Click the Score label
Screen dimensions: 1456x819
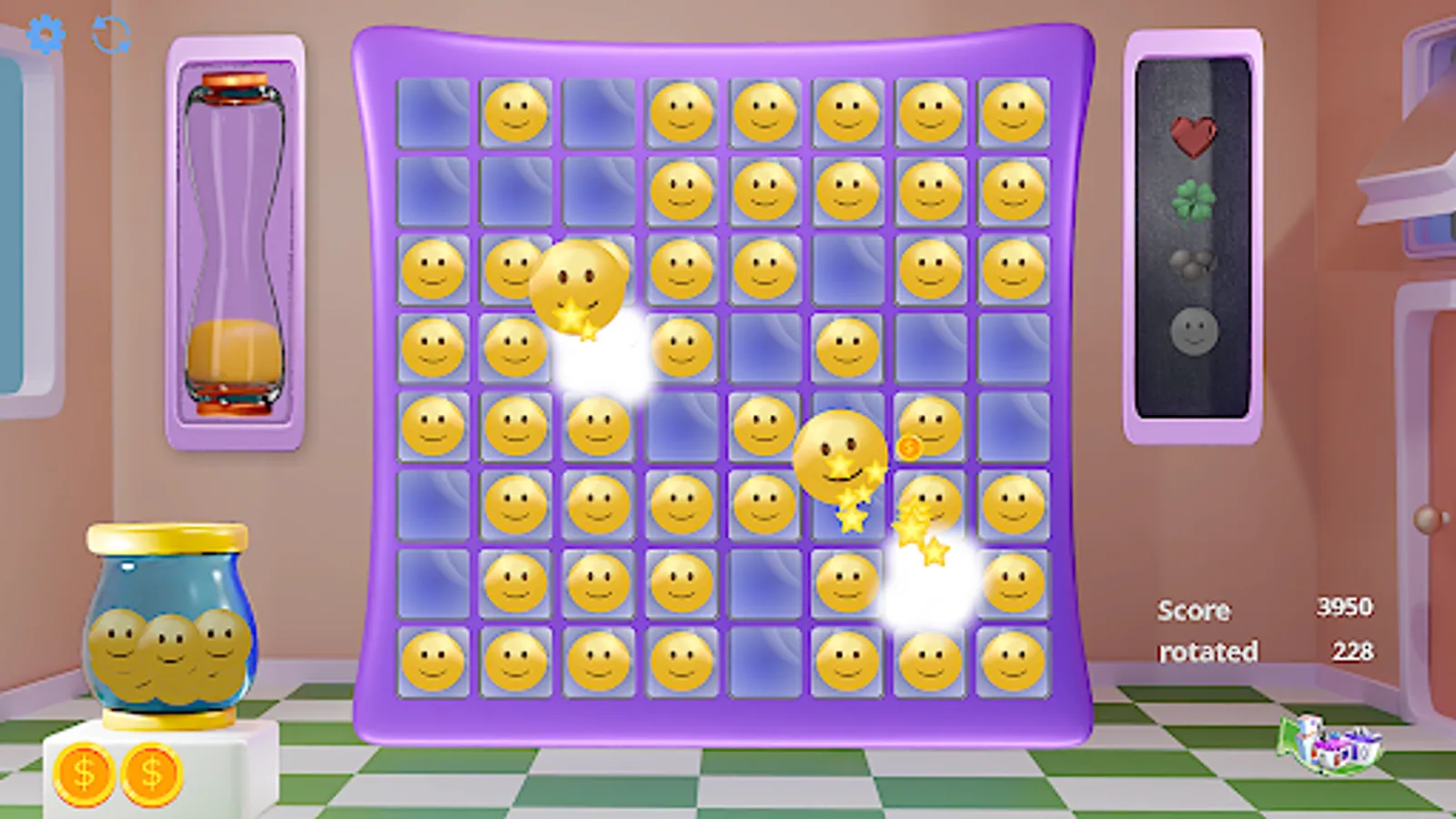click(1192, 611)
